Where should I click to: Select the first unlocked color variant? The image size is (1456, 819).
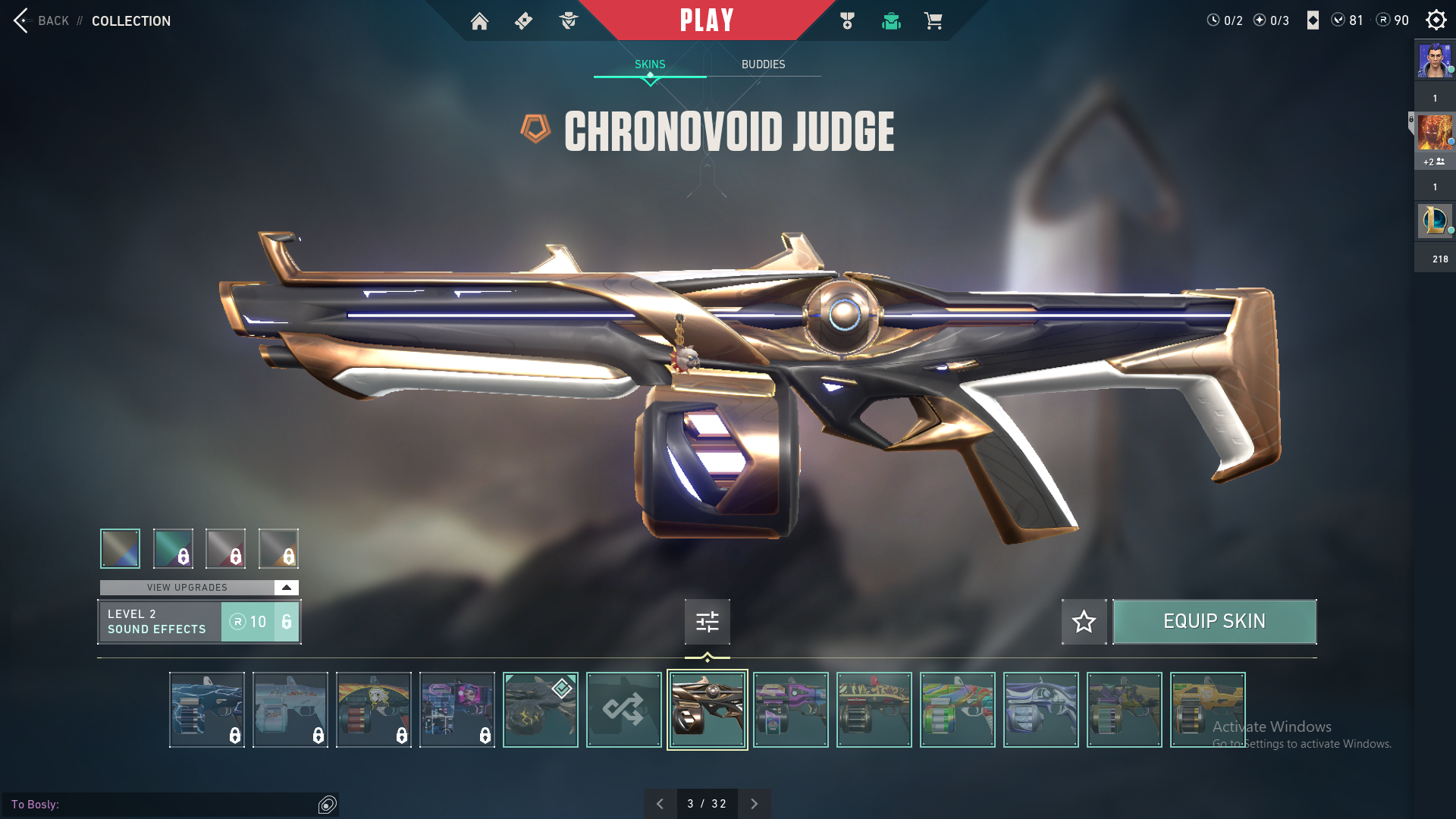tap(120, 548)
